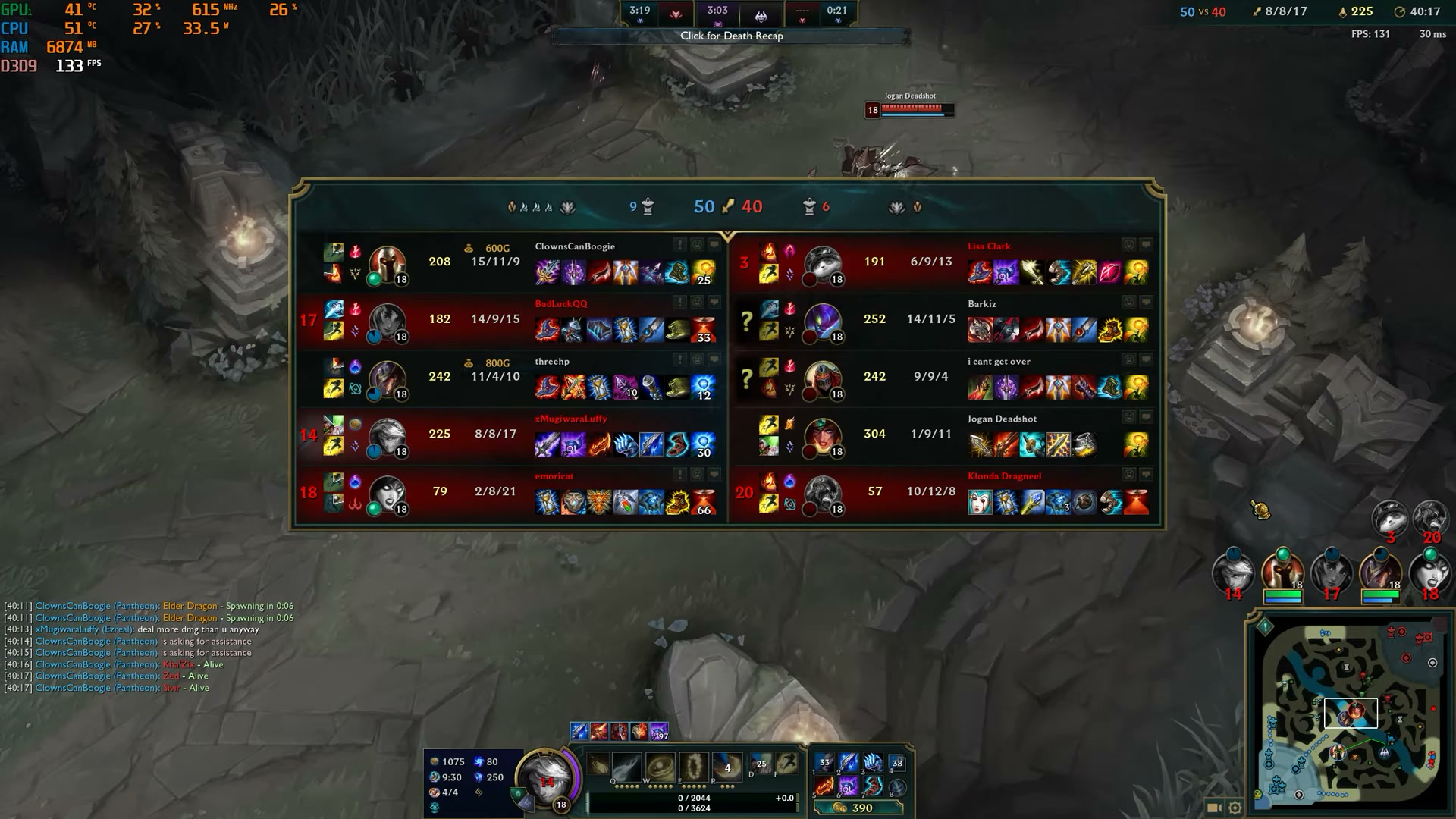The height and width of the screenshot is (819, 1456).
Task: Select Ezreal's Q ability icon in the ability bar
Action: click(x=626, y=767)
